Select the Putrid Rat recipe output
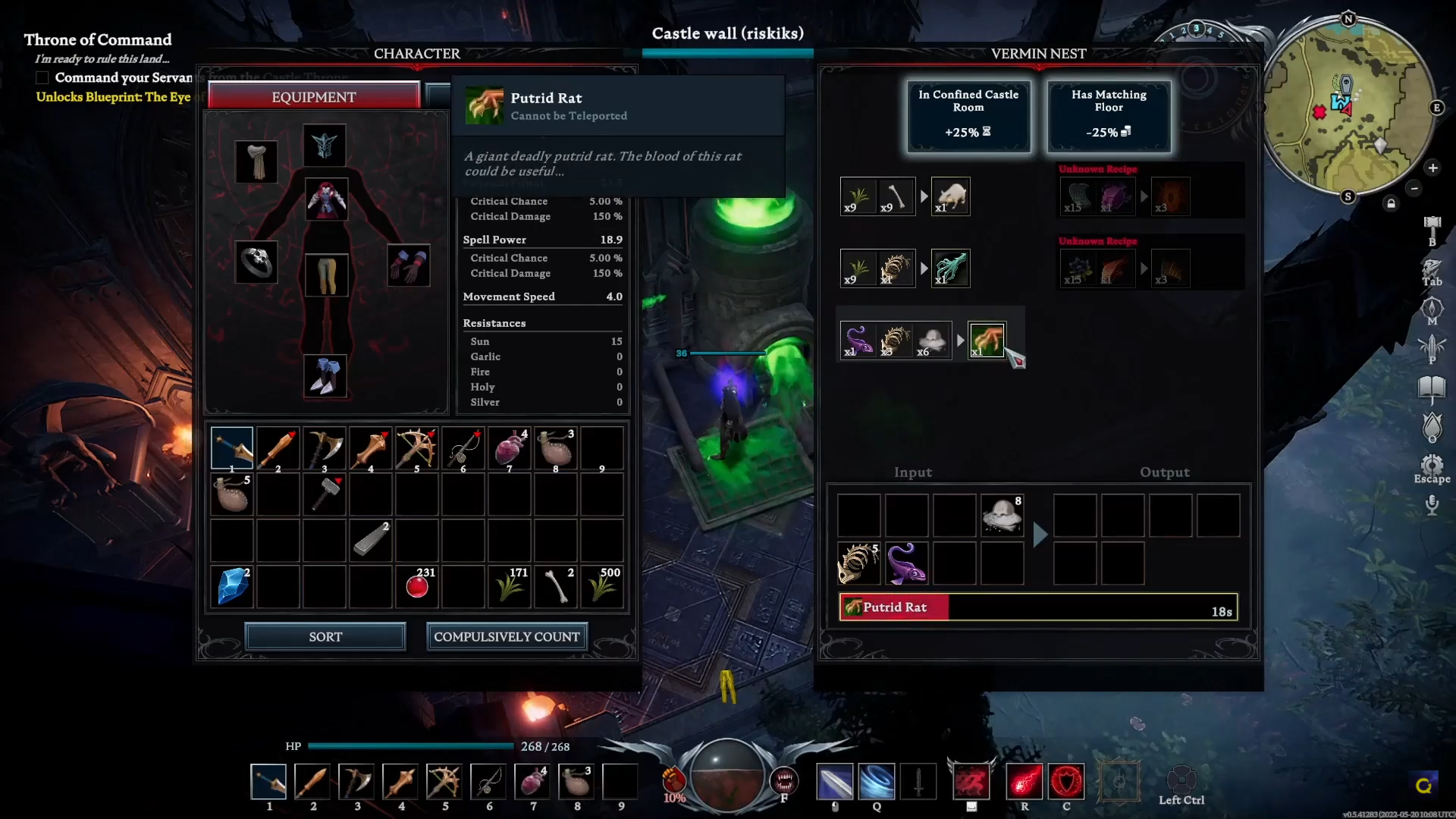This screenshot has width=1456, height=819. point(987,340)
